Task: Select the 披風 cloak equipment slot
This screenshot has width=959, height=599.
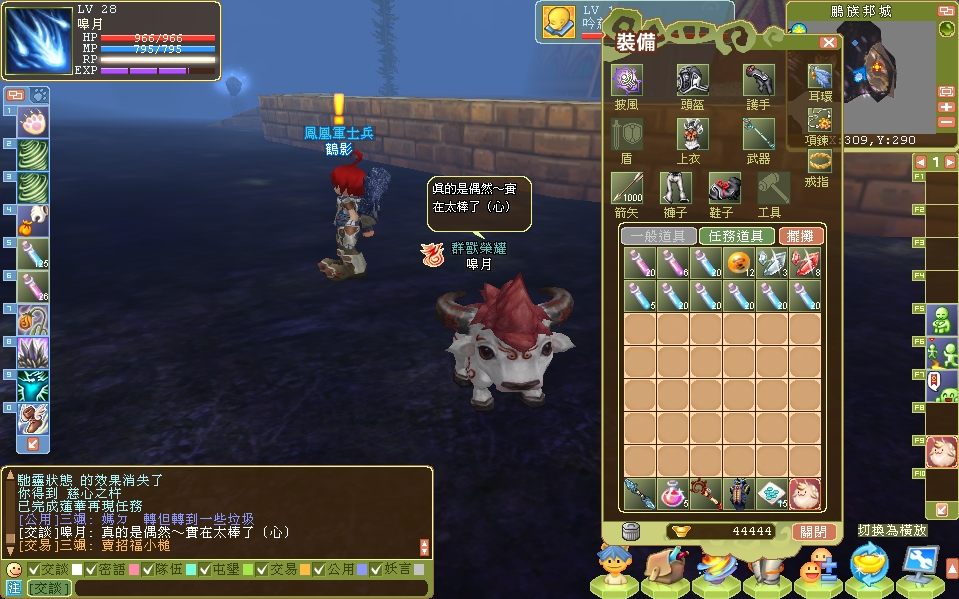Action: pyautogui.click(x=627, y=81)
